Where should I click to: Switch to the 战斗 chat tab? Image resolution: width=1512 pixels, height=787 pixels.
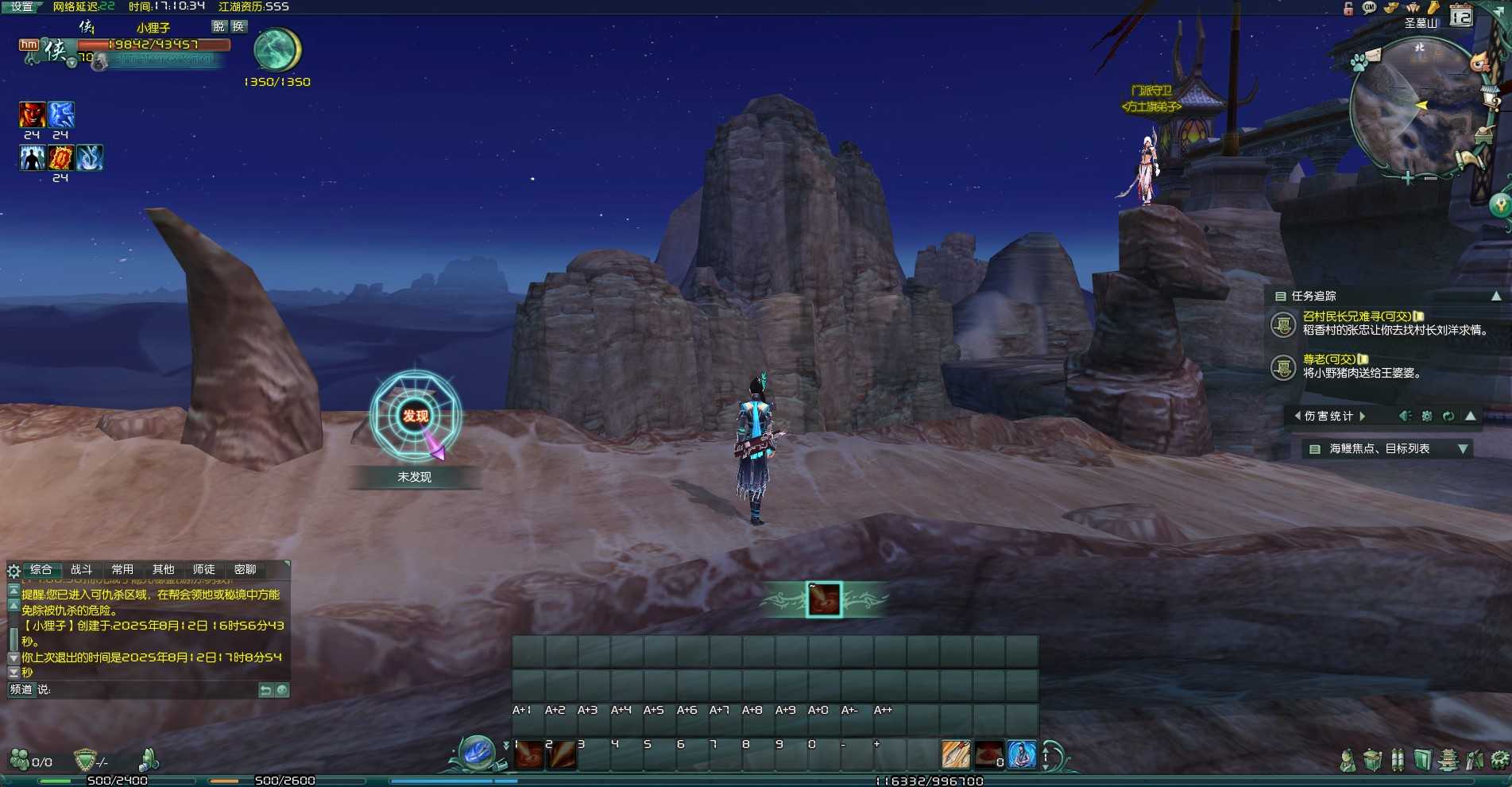click(x=81, y=570)
